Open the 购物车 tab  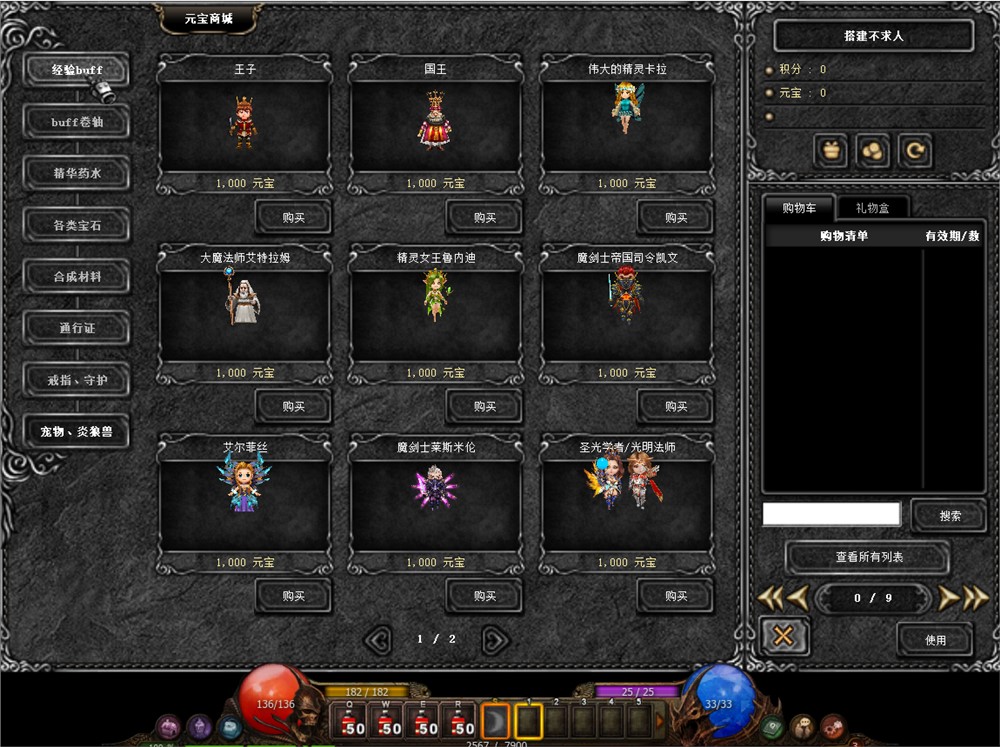click(799, 208)
